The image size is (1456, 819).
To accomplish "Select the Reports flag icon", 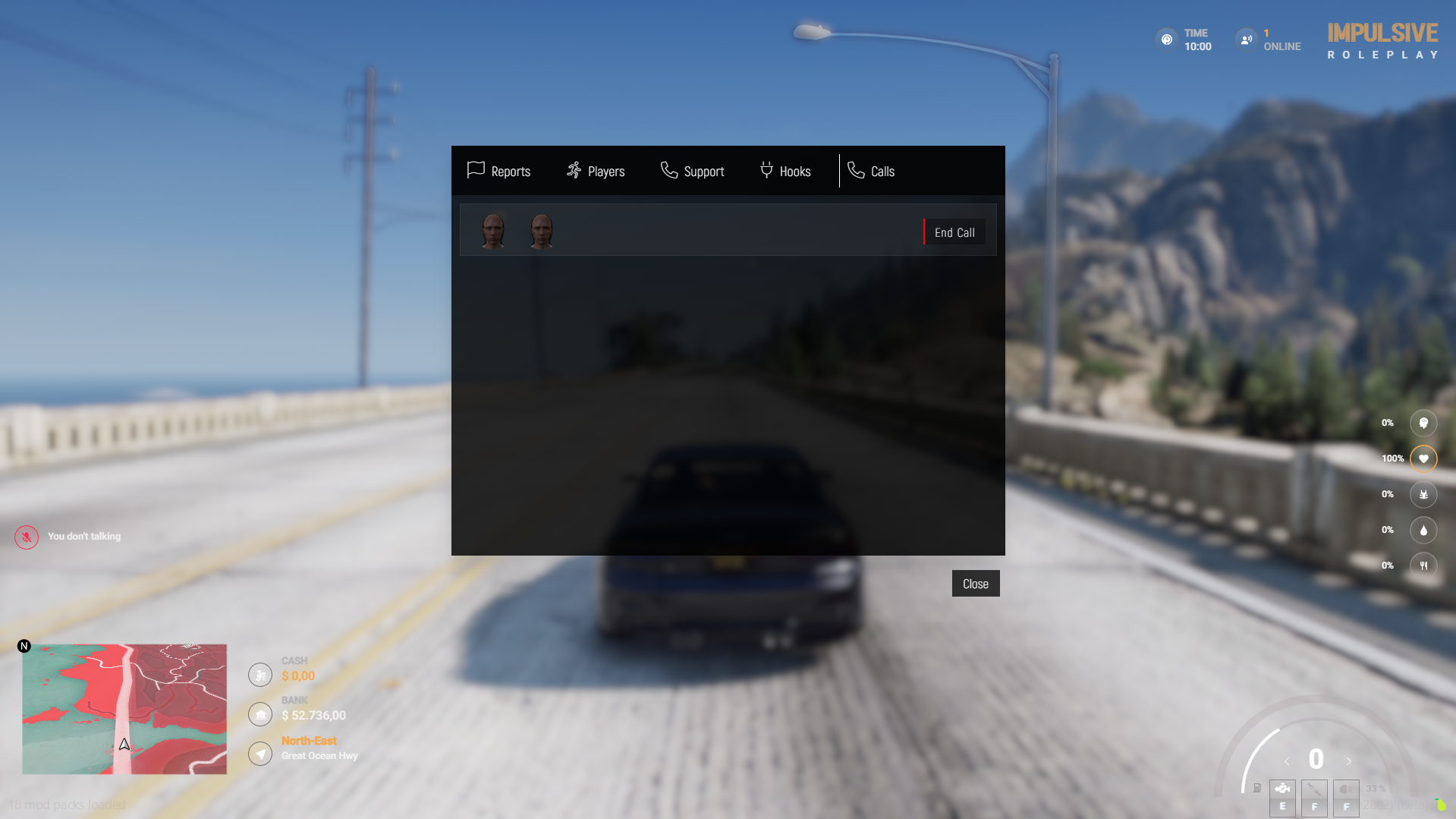I will coord(475,170).
